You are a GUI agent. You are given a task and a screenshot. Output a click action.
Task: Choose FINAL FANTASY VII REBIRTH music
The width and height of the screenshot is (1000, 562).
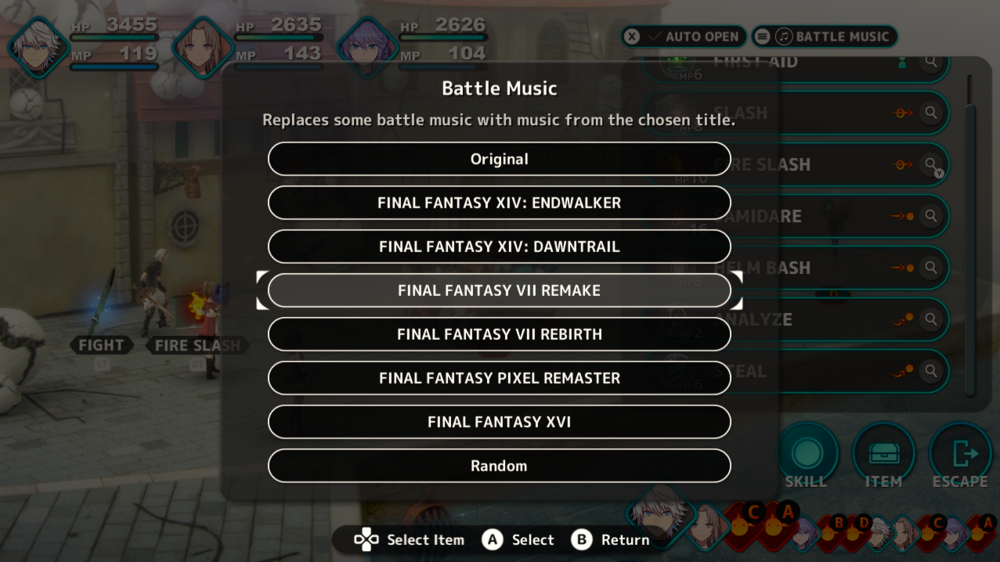click(x=499, y=334)
